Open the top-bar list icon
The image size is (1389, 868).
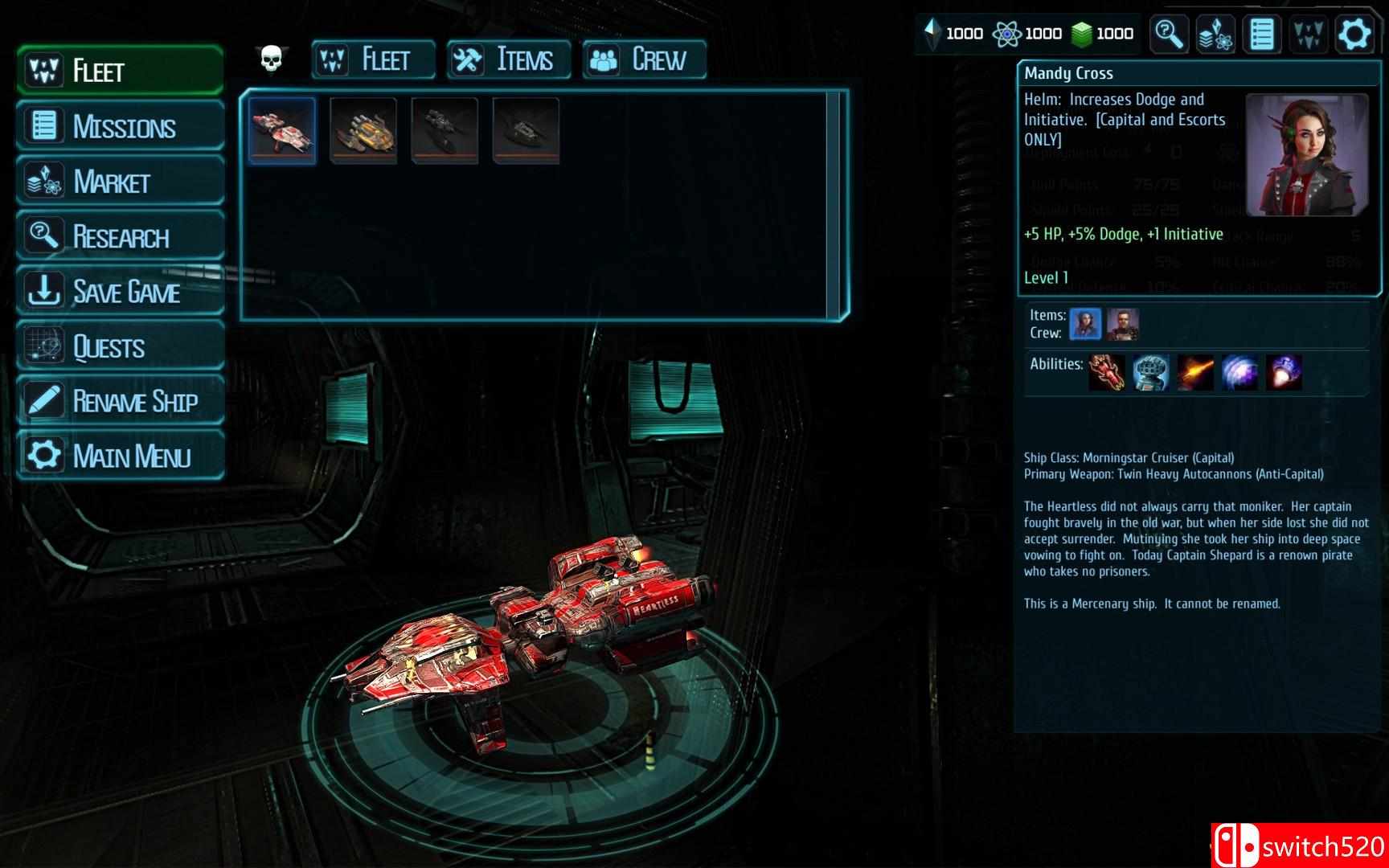tap(1261, 35)
